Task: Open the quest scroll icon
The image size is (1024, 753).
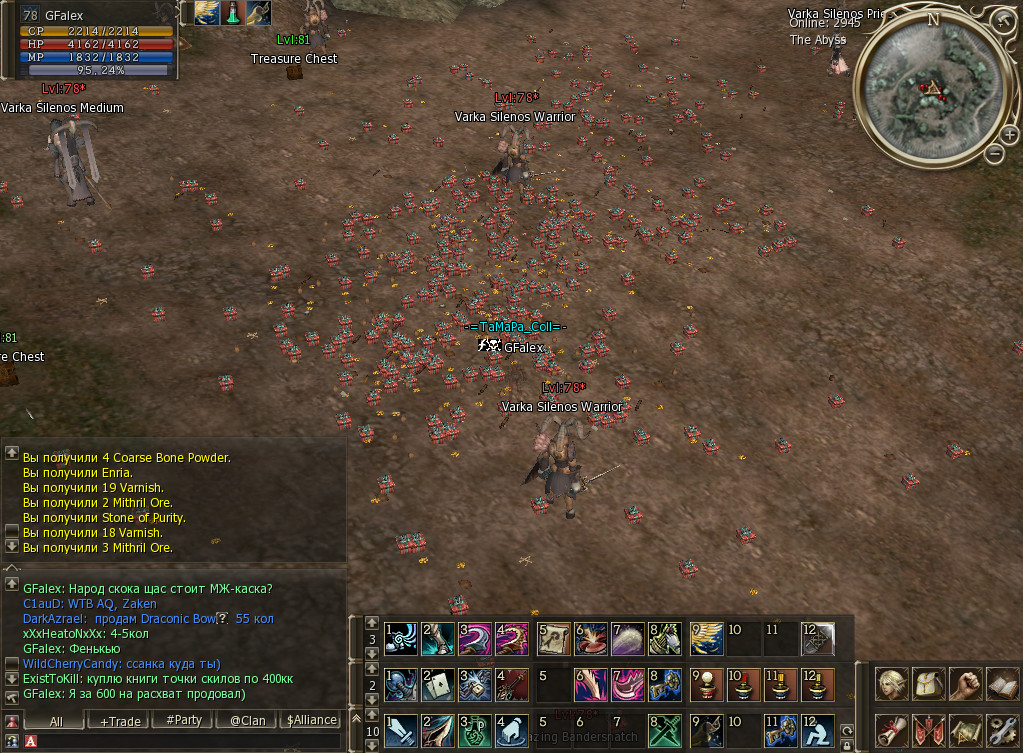Action: 892,729
